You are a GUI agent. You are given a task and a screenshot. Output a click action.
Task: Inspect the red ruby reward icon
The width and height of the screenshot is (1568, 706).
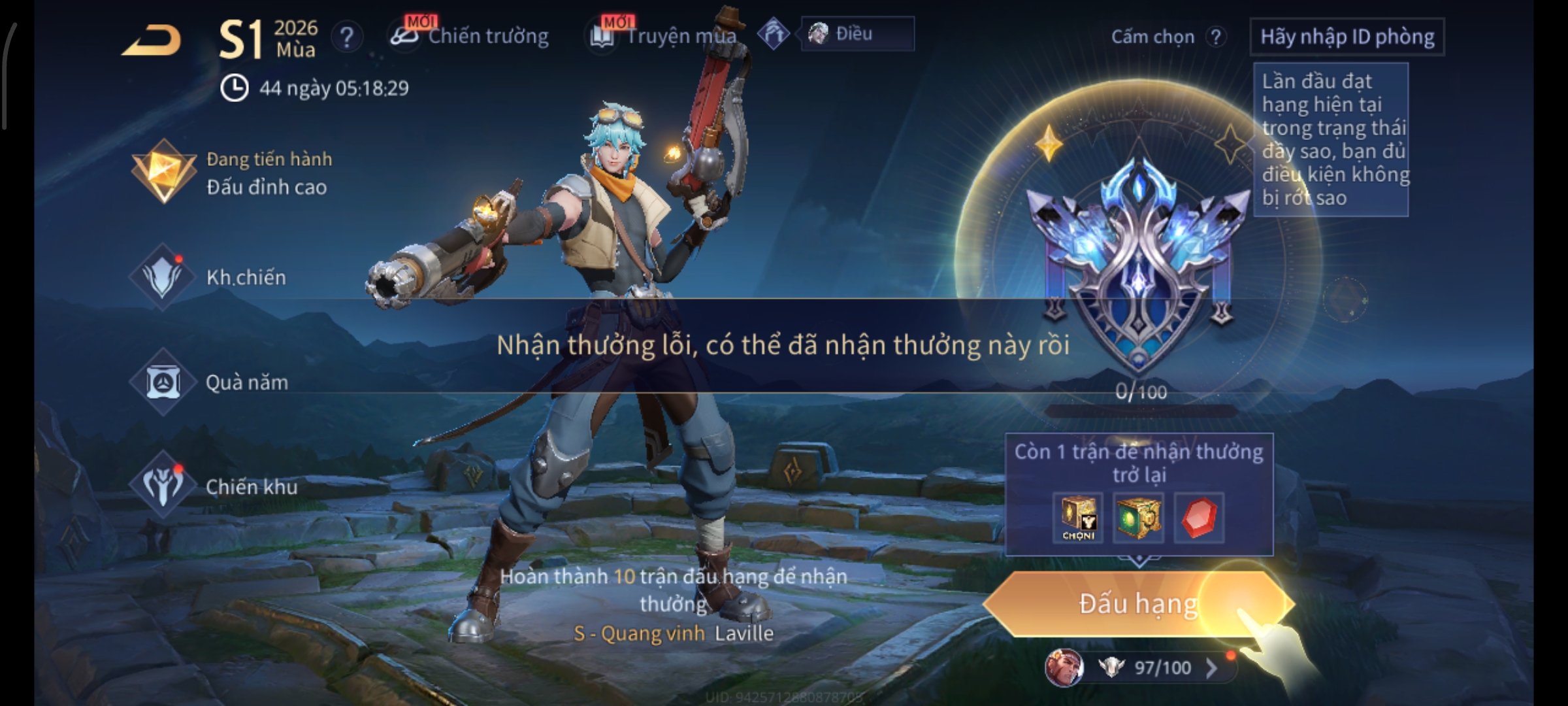click(x=1199, y=518)
